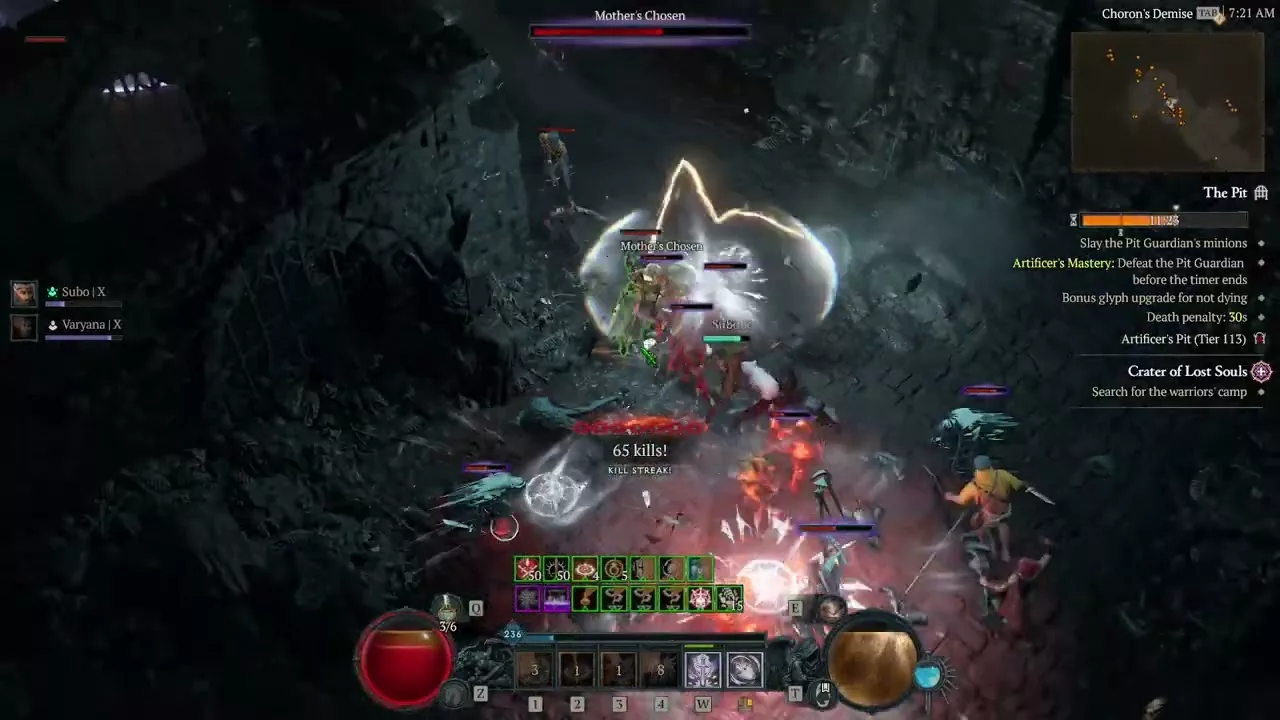Click the round icon beside the T key
The image size is (1280, 720).
click(823, 690)
